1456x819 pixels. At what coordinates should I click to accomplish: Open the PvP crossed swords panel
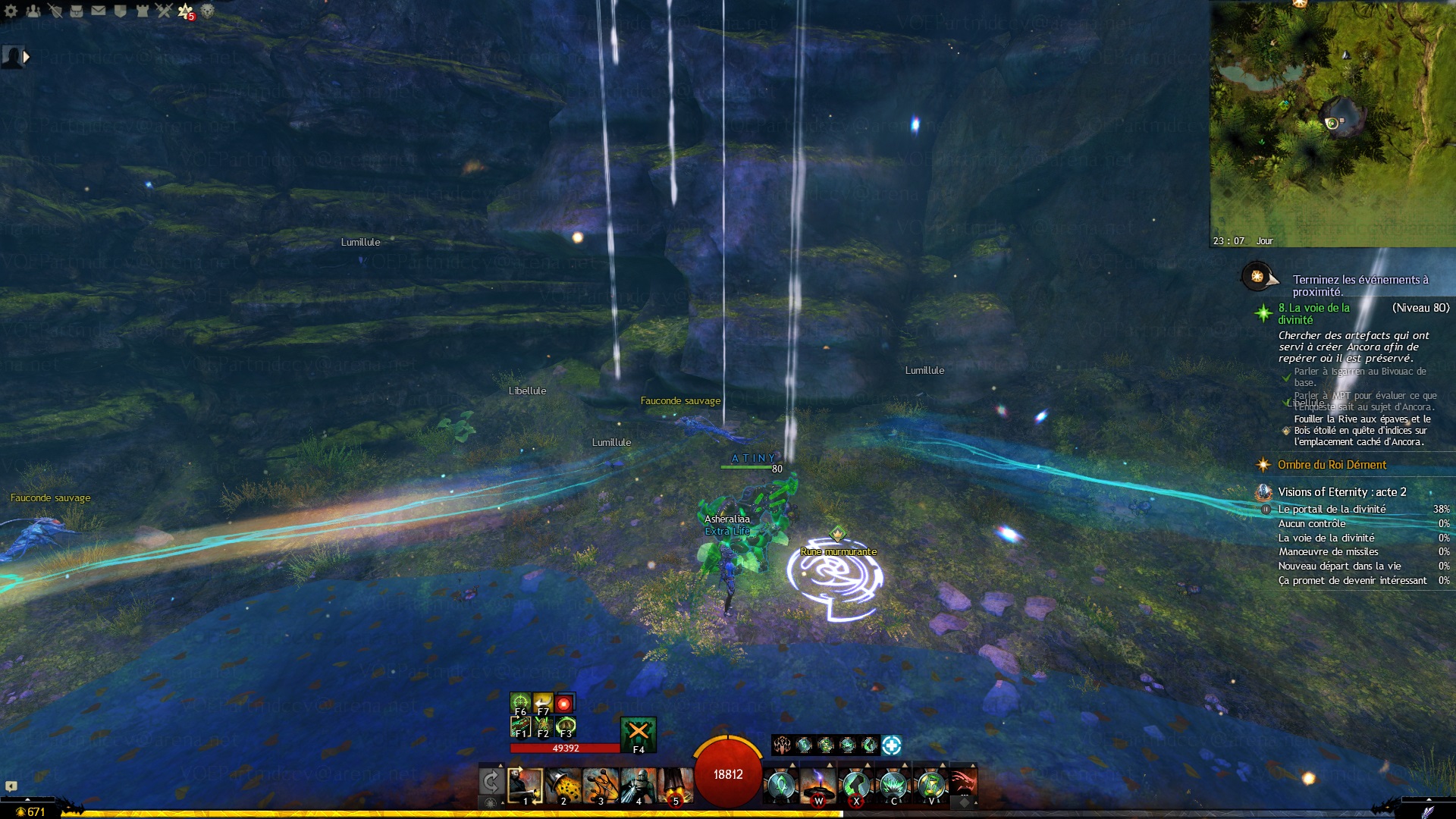[164, 11]
